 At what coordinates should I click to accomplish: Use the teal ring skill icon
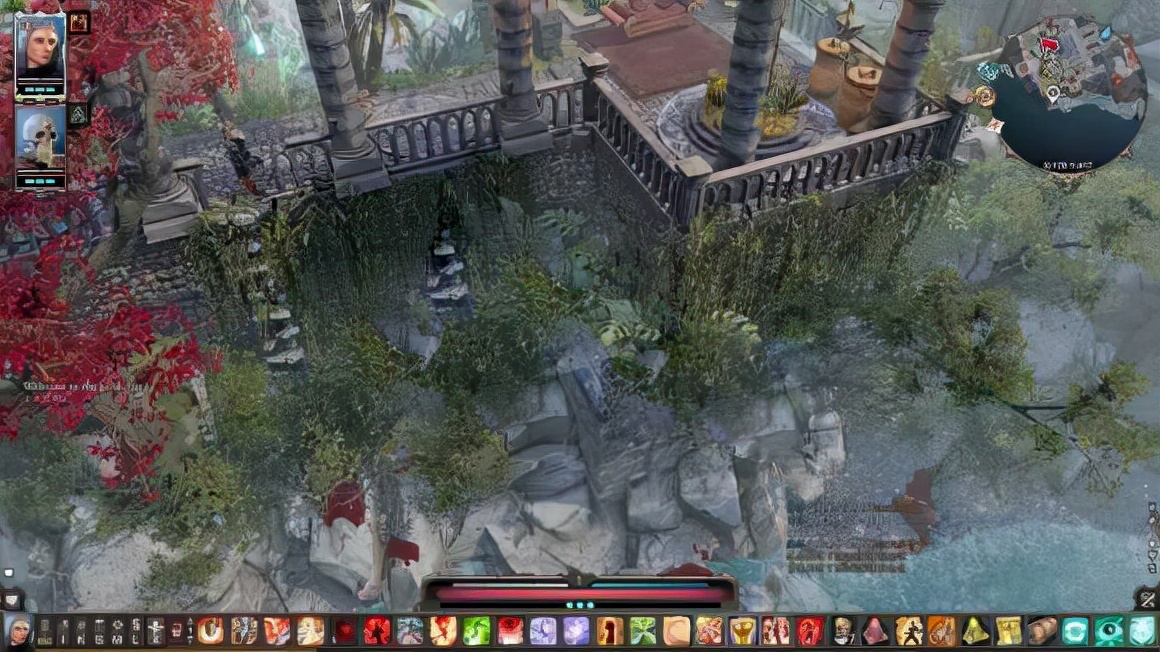pos(1075,631)
